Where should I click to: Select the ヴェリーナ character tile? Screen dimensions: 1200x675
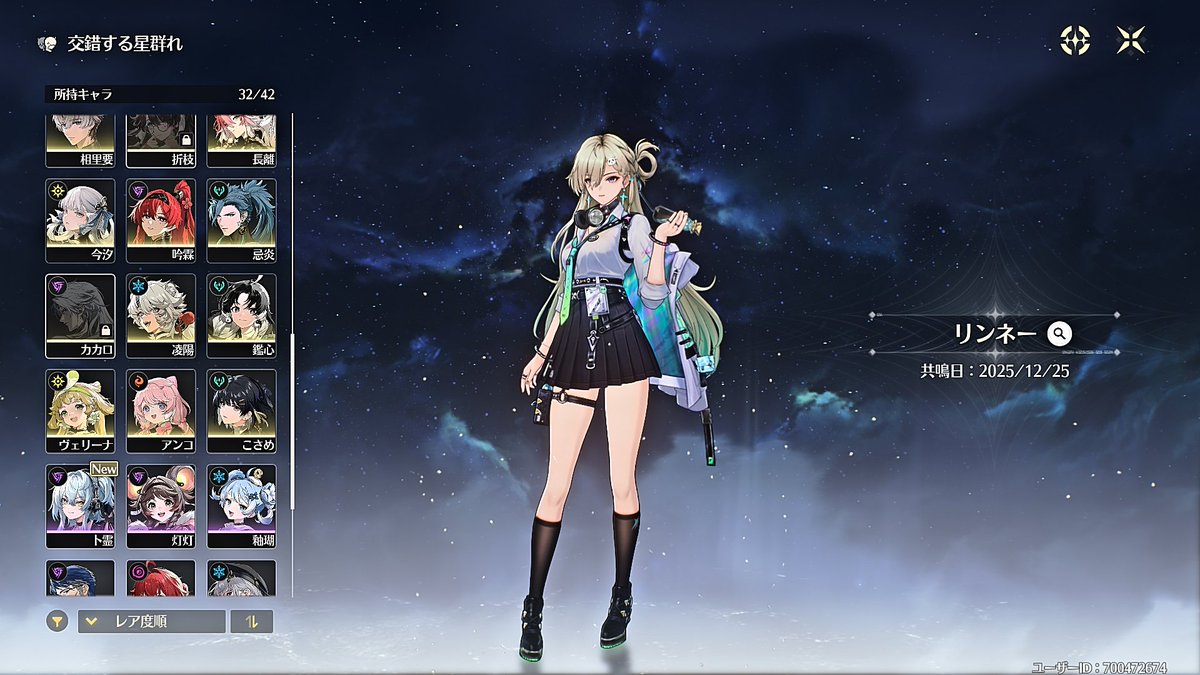click(80, 410)
